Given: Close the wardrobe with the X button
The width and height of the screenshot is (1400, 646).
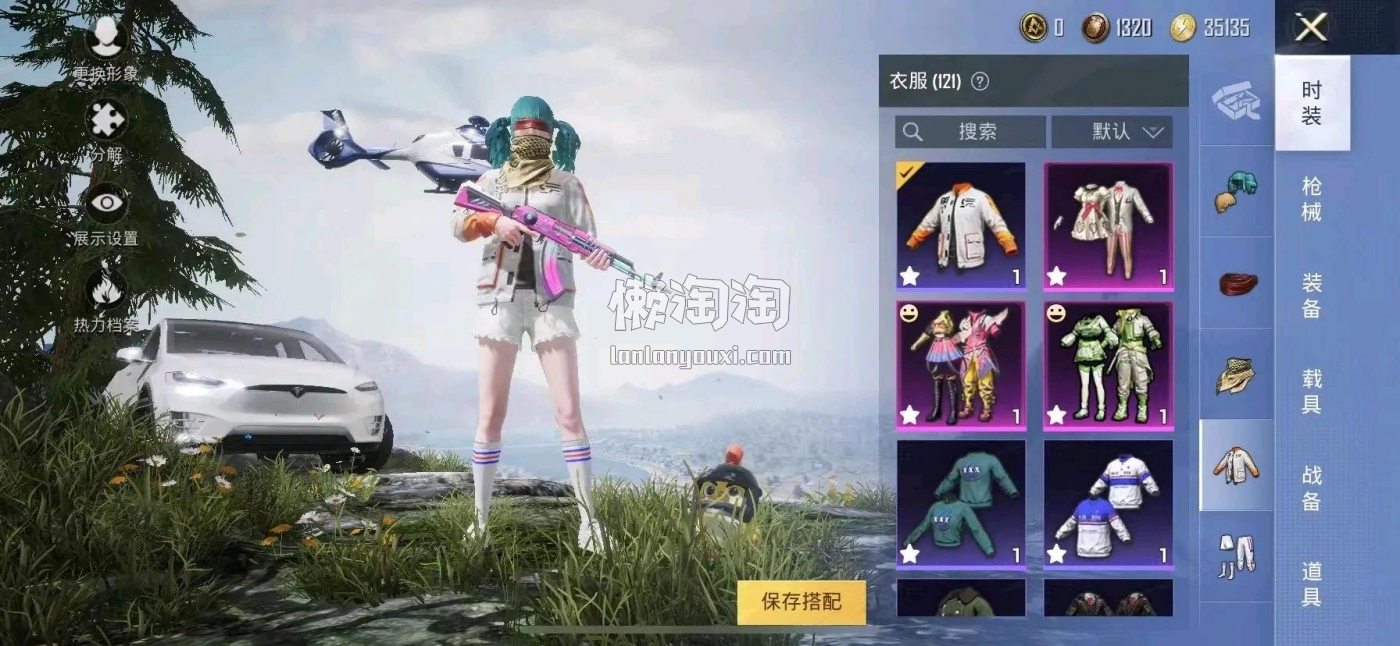Looking at the screenshot, I should click(1311, 27).
